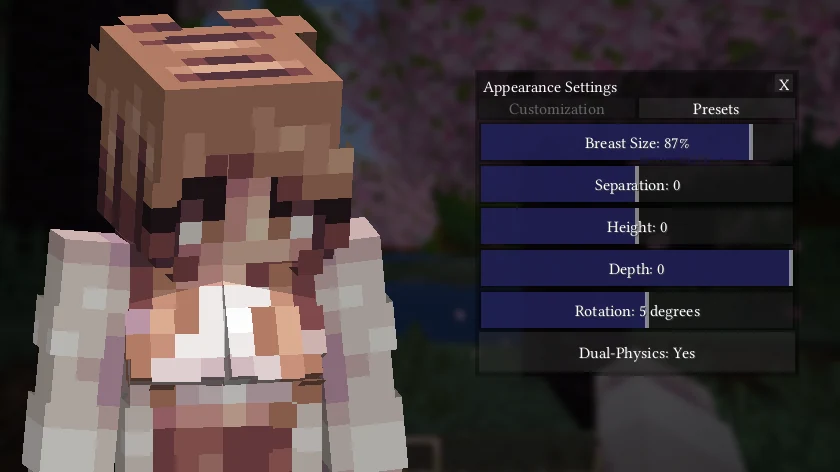Viewport: 840px width, 472px height.
Task: Click the Rotation degrees slider
Action: point(637,311)
